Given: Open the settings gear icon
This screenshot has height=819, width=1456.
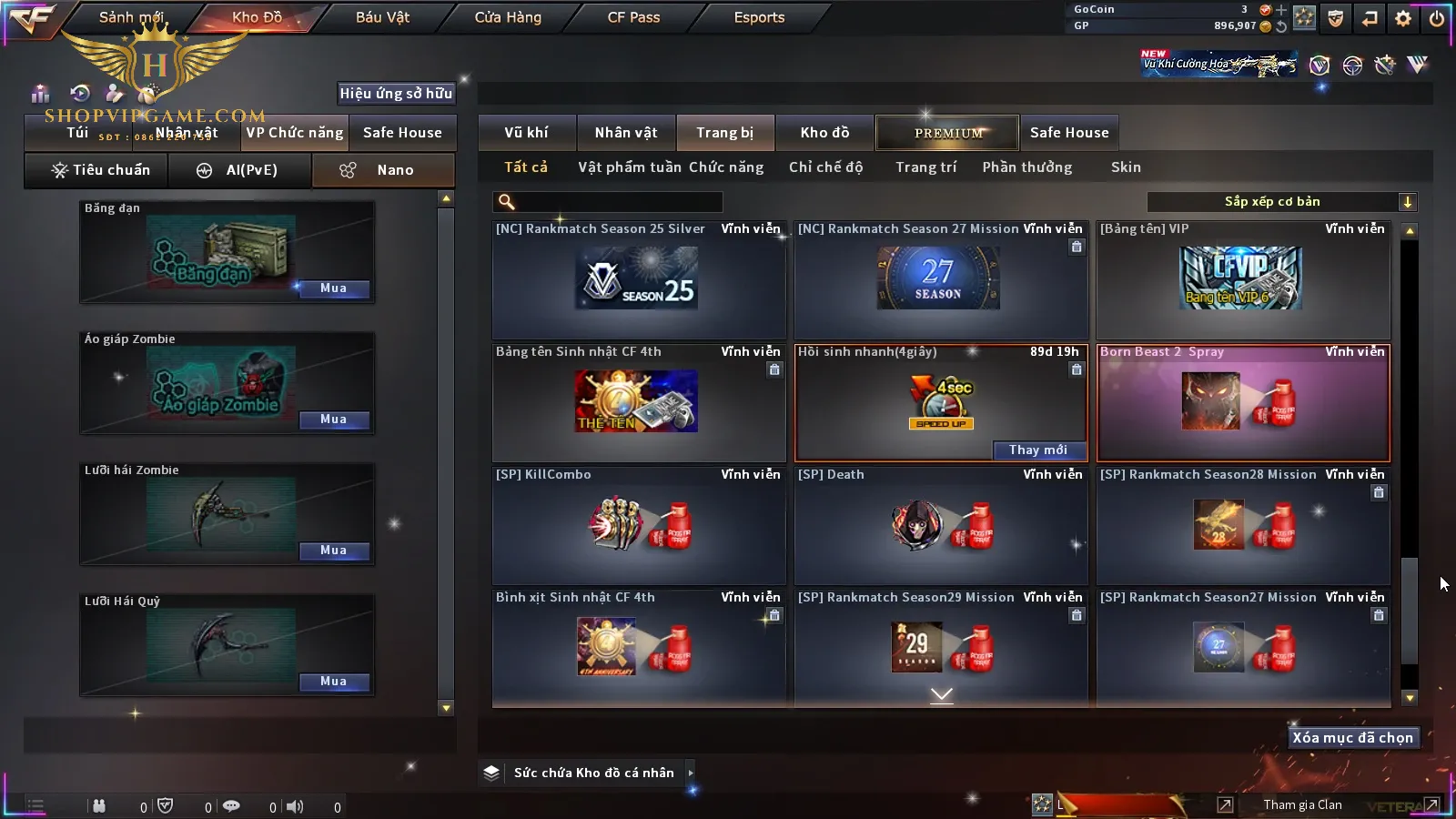Looking at the screenshot, I should point(1403,18).
